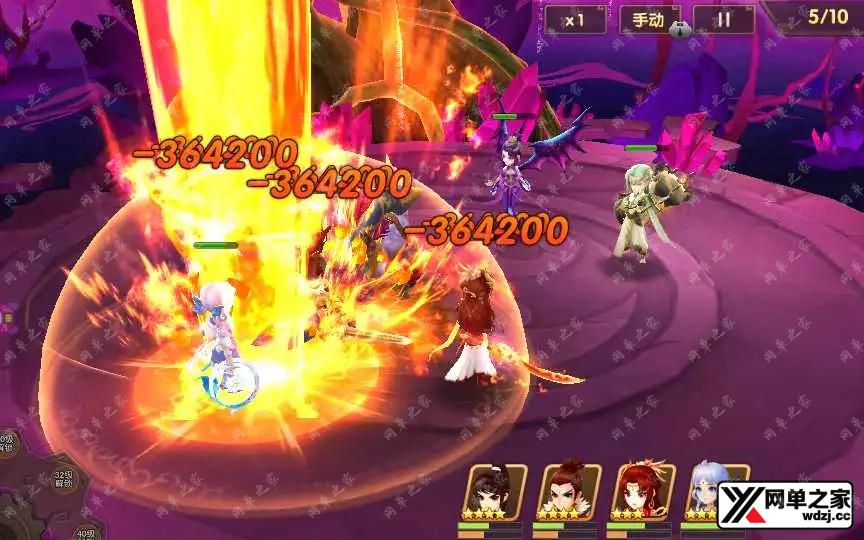Screen dimensions: 864x540
Task: Toggle the x1 battle speed button
Action: [x=575, y=19]
